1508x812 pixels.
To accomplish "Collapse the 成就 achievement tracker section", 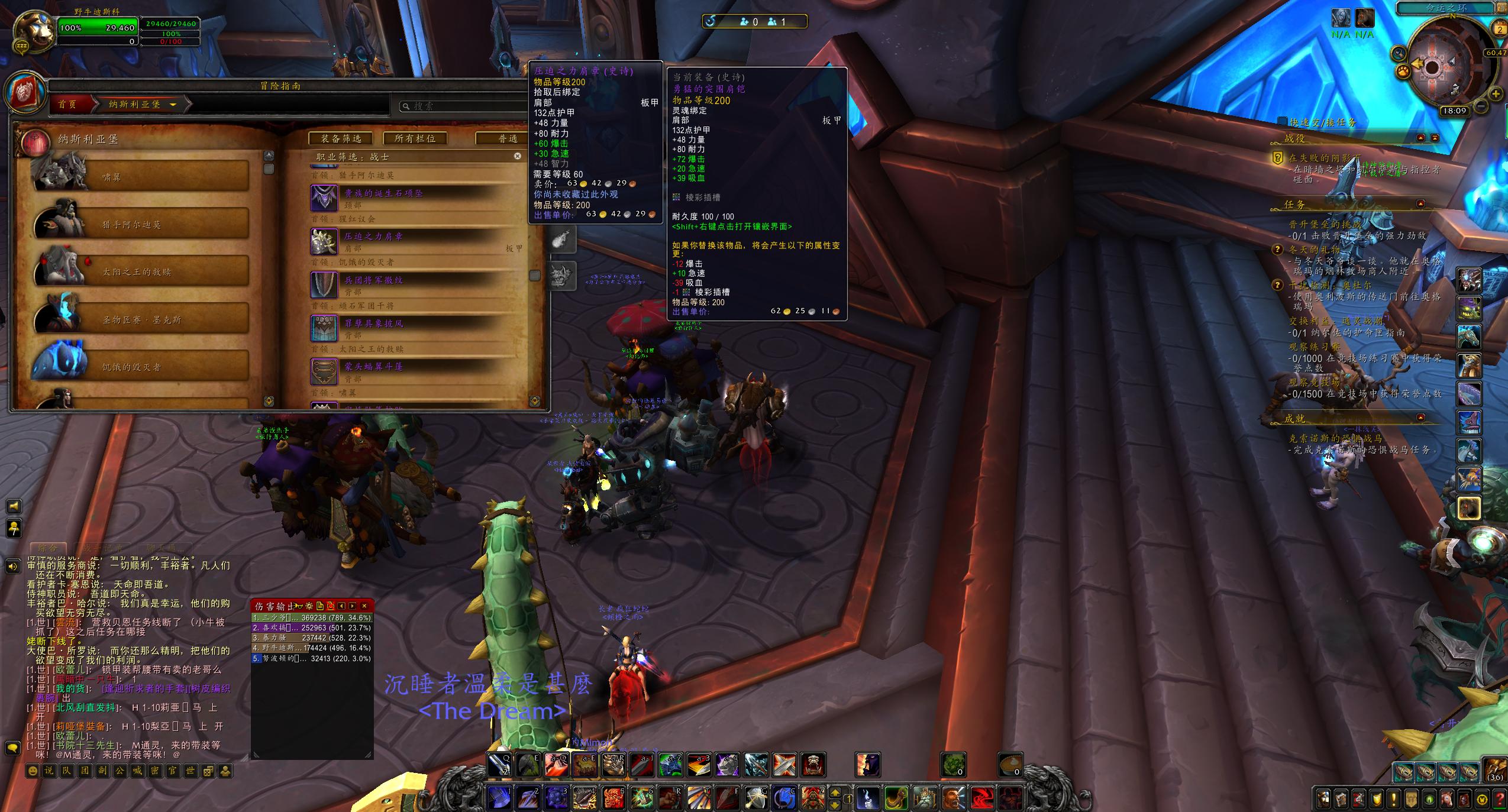I will 1420,418.
